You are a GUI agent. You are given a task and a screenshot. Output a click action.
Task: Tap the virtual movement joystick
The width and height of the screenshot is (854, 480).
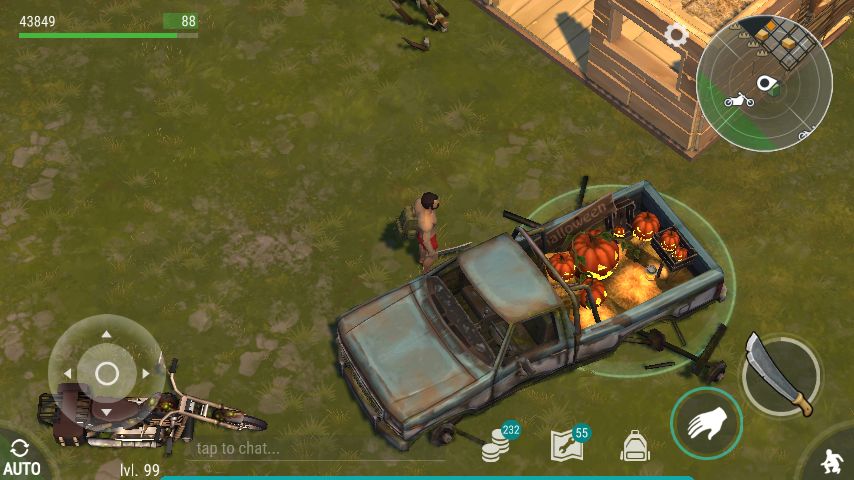[107, 374]
